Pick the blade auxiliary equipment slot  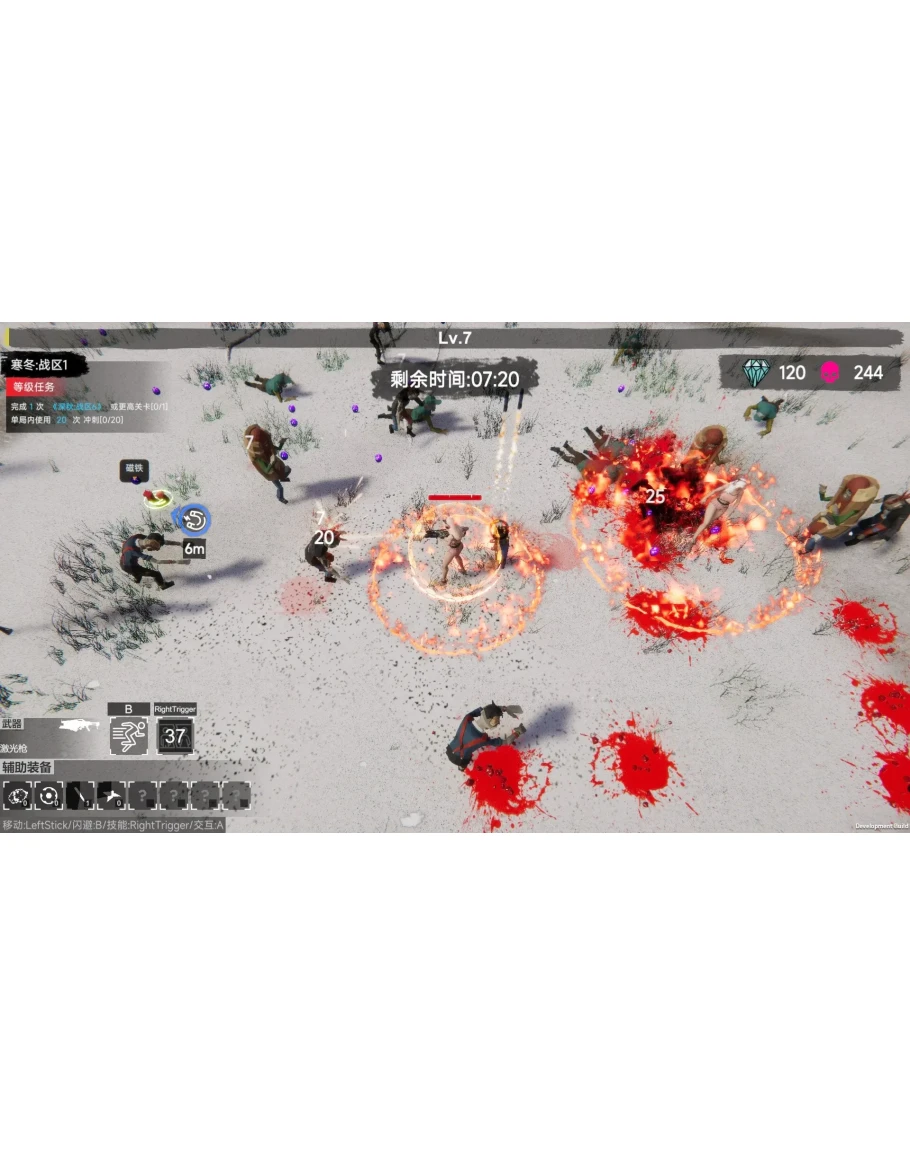80,796
